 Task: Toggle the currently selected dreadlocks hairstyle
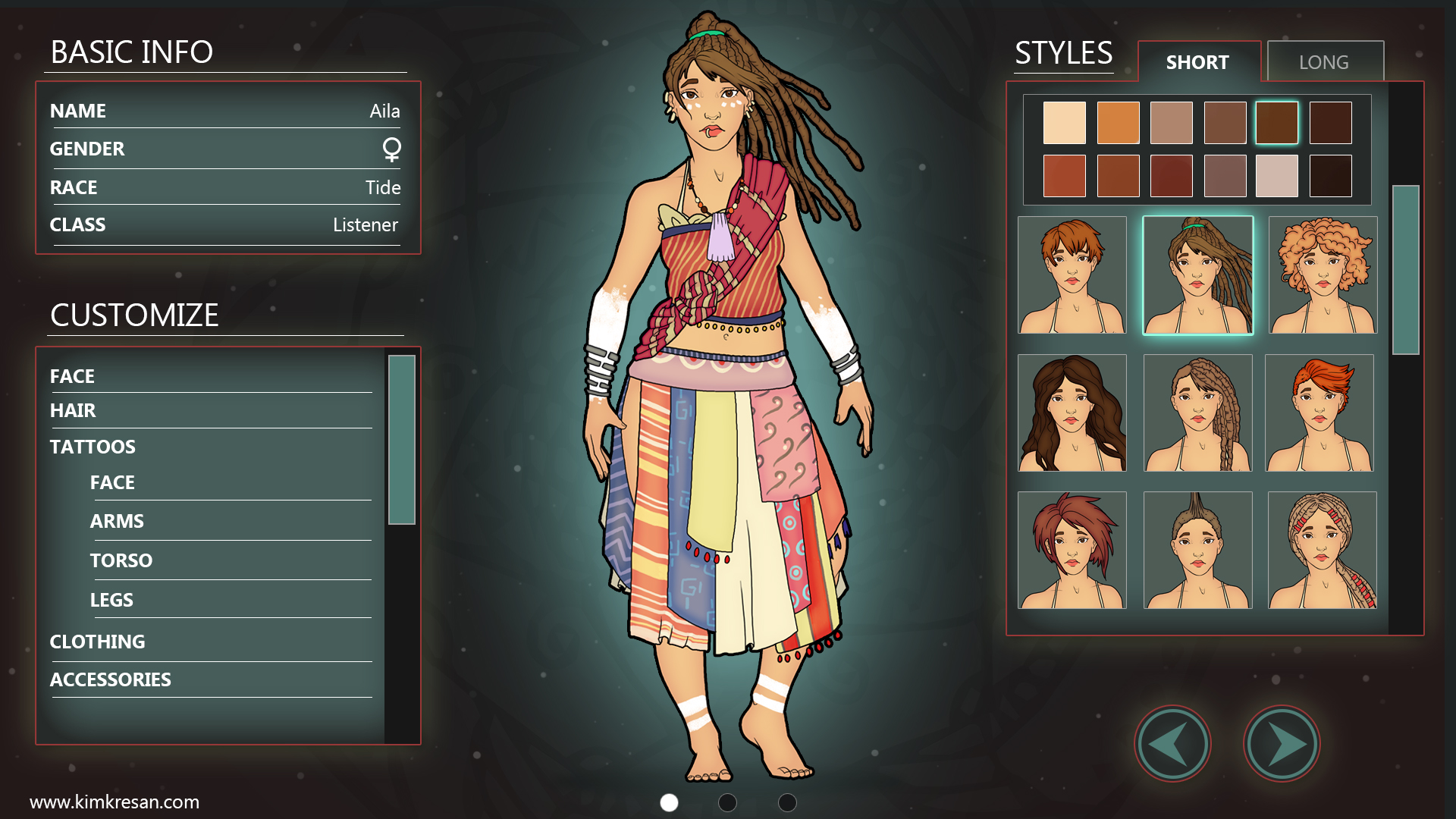click(1197, 275)
